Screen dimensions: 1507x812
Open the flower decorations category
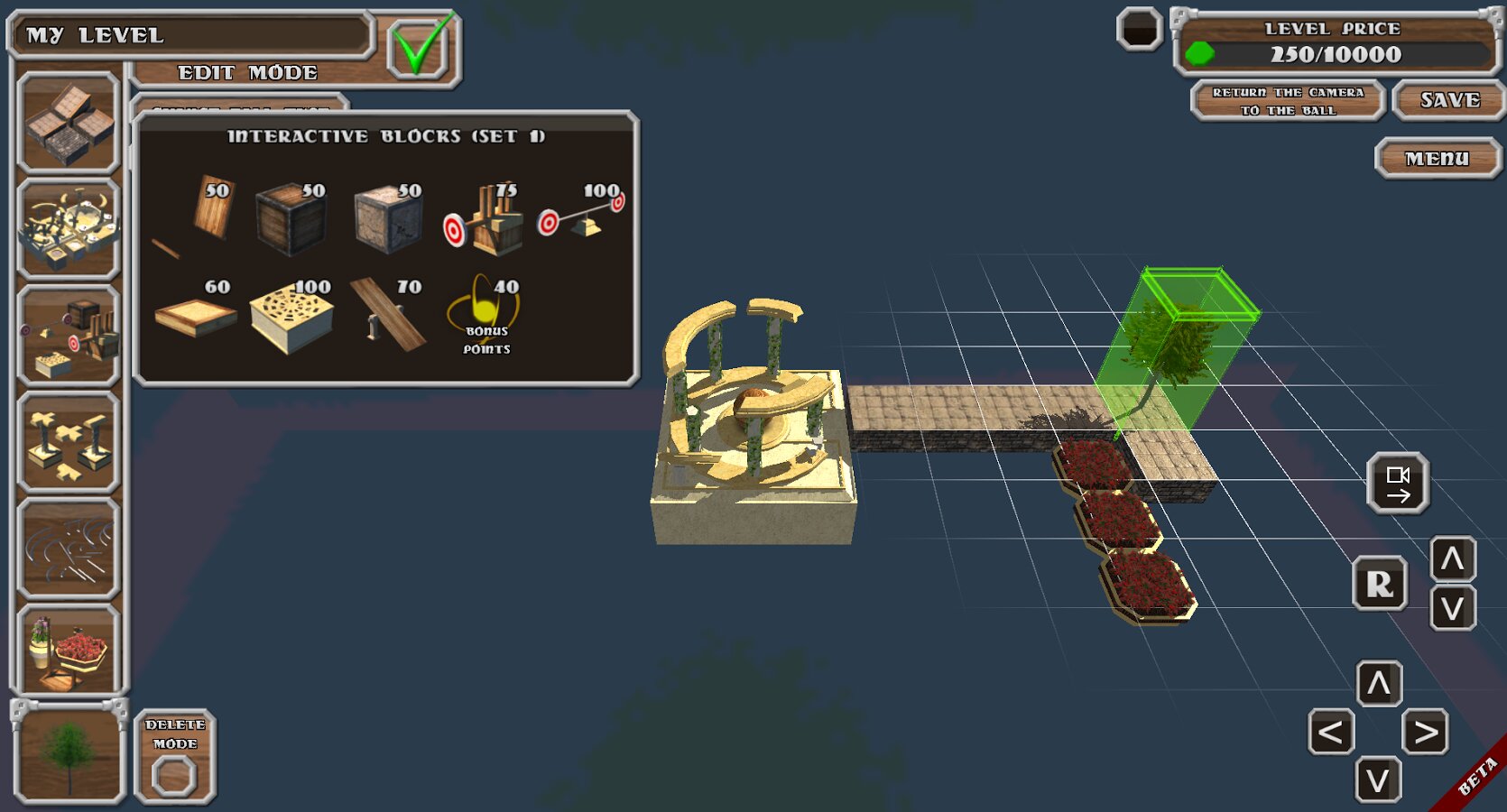[x=69, y=651]
